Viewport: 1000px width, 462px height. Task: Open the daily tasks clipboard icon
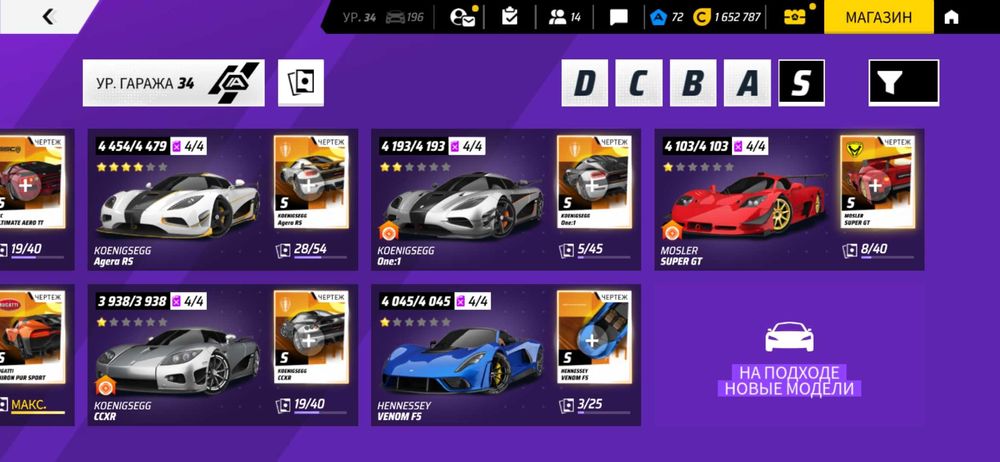coord(510,17)
